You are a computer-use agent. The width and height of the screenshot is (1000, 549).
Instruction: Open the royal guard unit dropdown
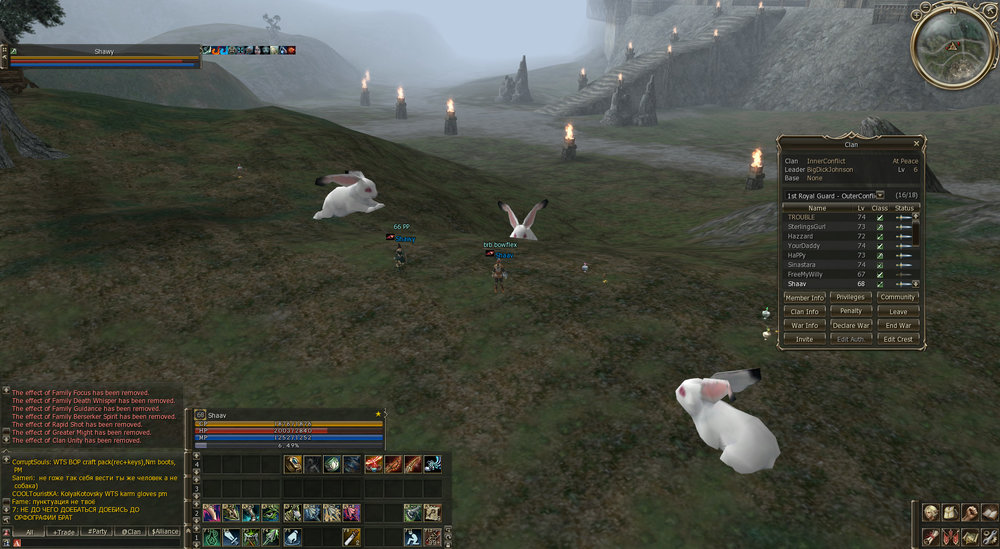pos(879,195)
